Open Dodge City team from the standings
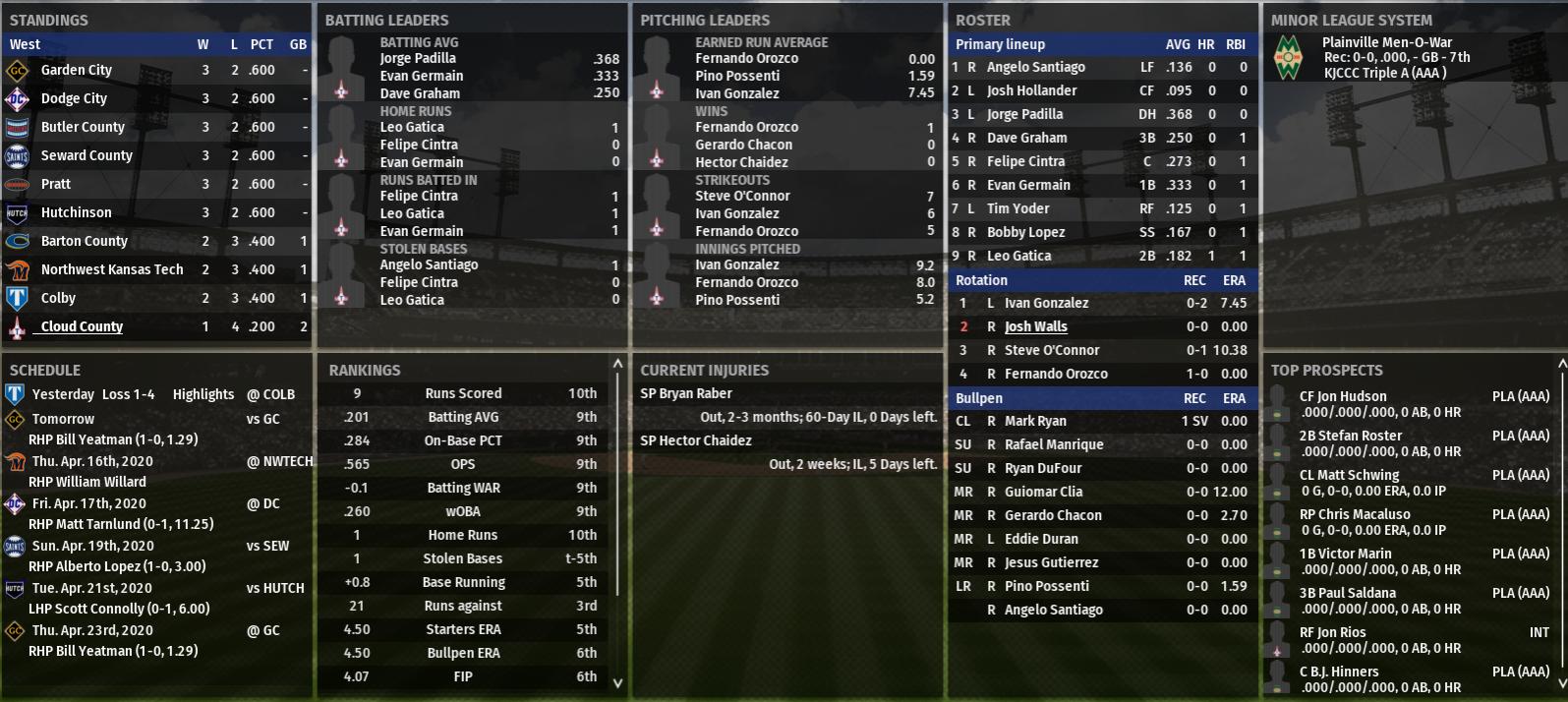Viewport: 1568px width, 702px height. point(74,98)
